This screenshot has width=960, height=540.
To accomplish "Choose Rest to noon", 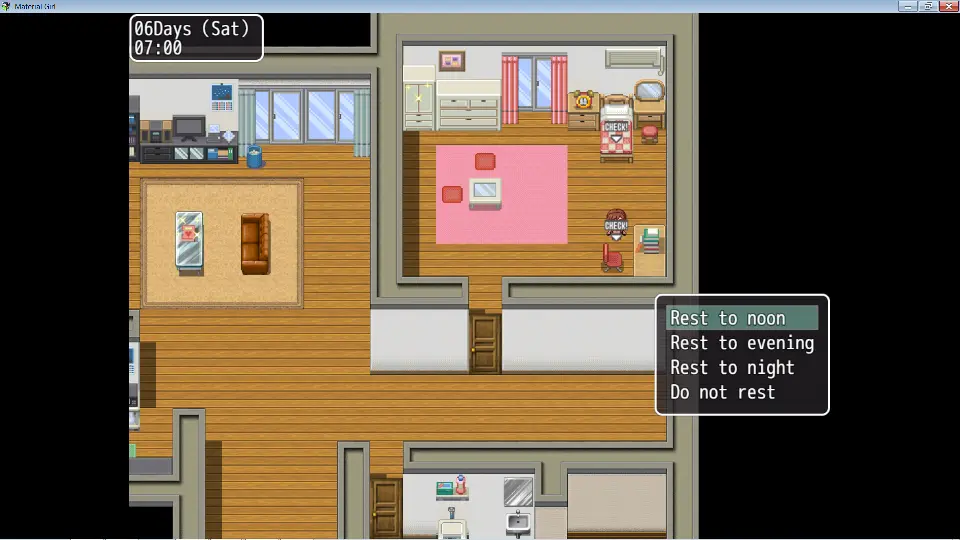I will (741, 318).
